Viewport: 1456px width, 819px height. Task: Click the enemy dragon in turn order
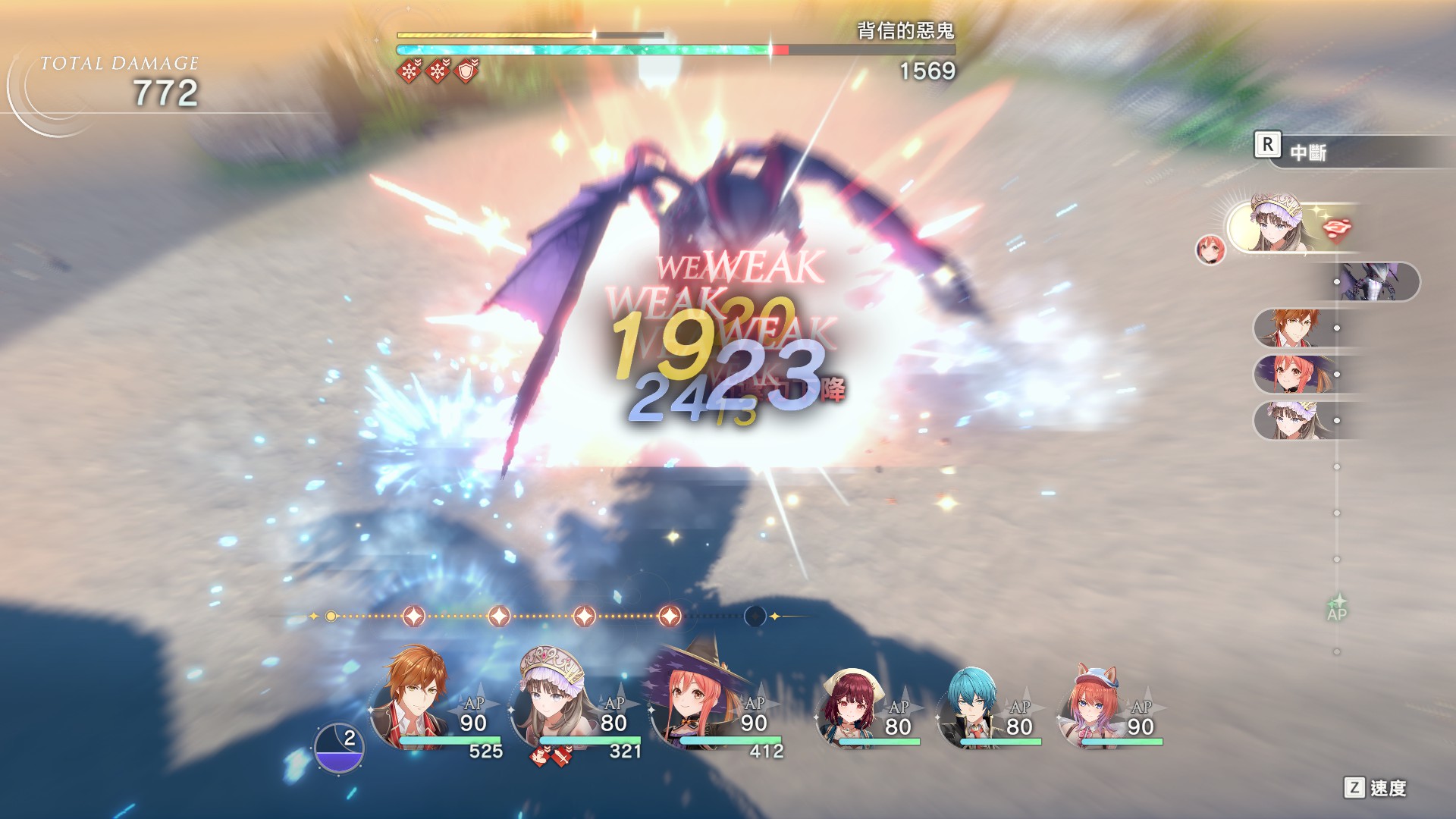click(1374, 282)
